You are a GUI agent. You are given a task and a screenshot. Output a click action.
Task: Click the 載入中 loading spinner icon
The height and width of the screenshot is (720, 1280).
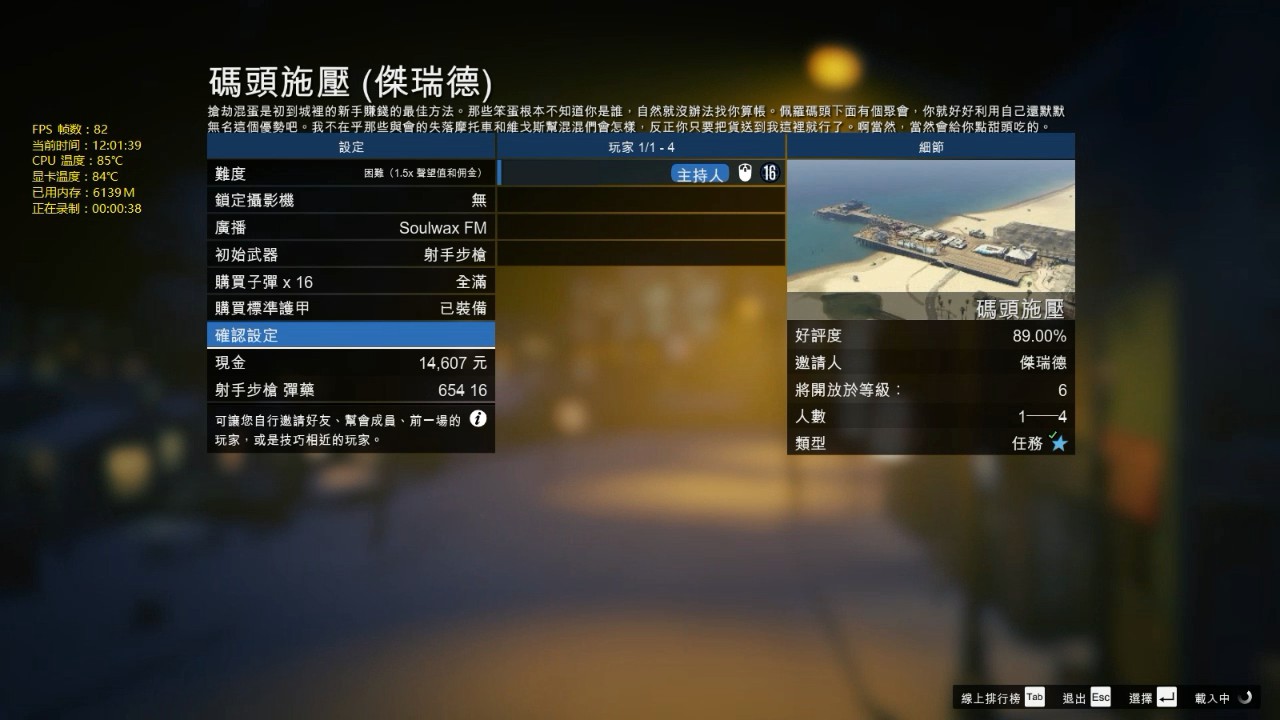coord(1245,697)
